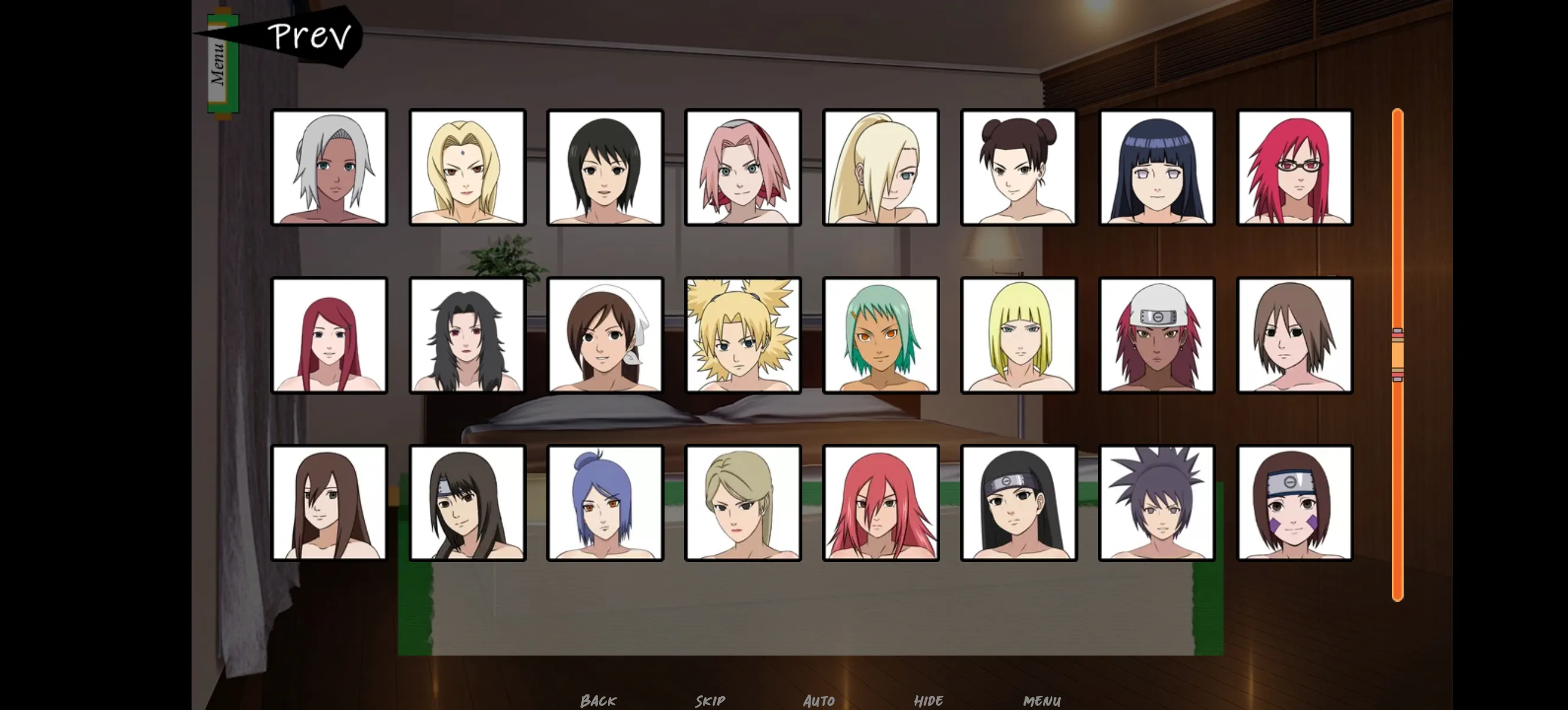
Task: Activate Skip in the bottom bar
Action: (x=710, y=701)
